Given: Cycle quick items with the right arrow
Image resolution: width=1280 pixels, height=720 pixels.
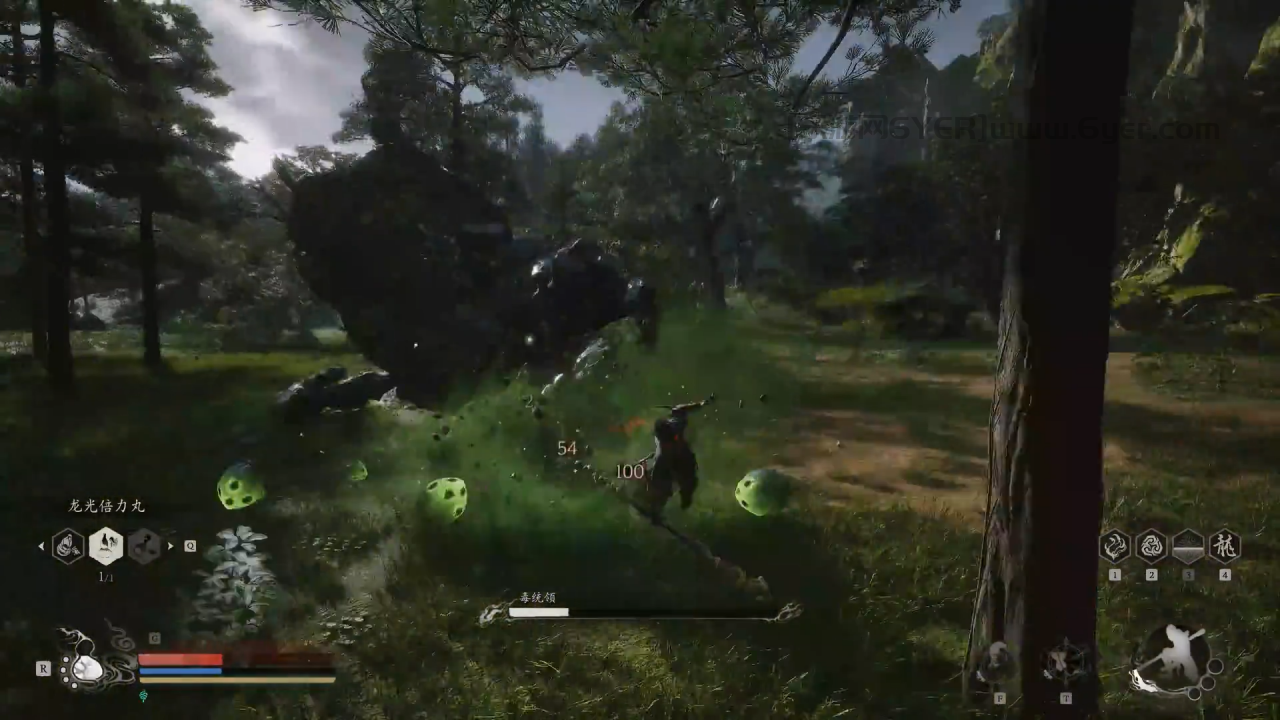Looking at the screenshot, I should click(171, 546).
